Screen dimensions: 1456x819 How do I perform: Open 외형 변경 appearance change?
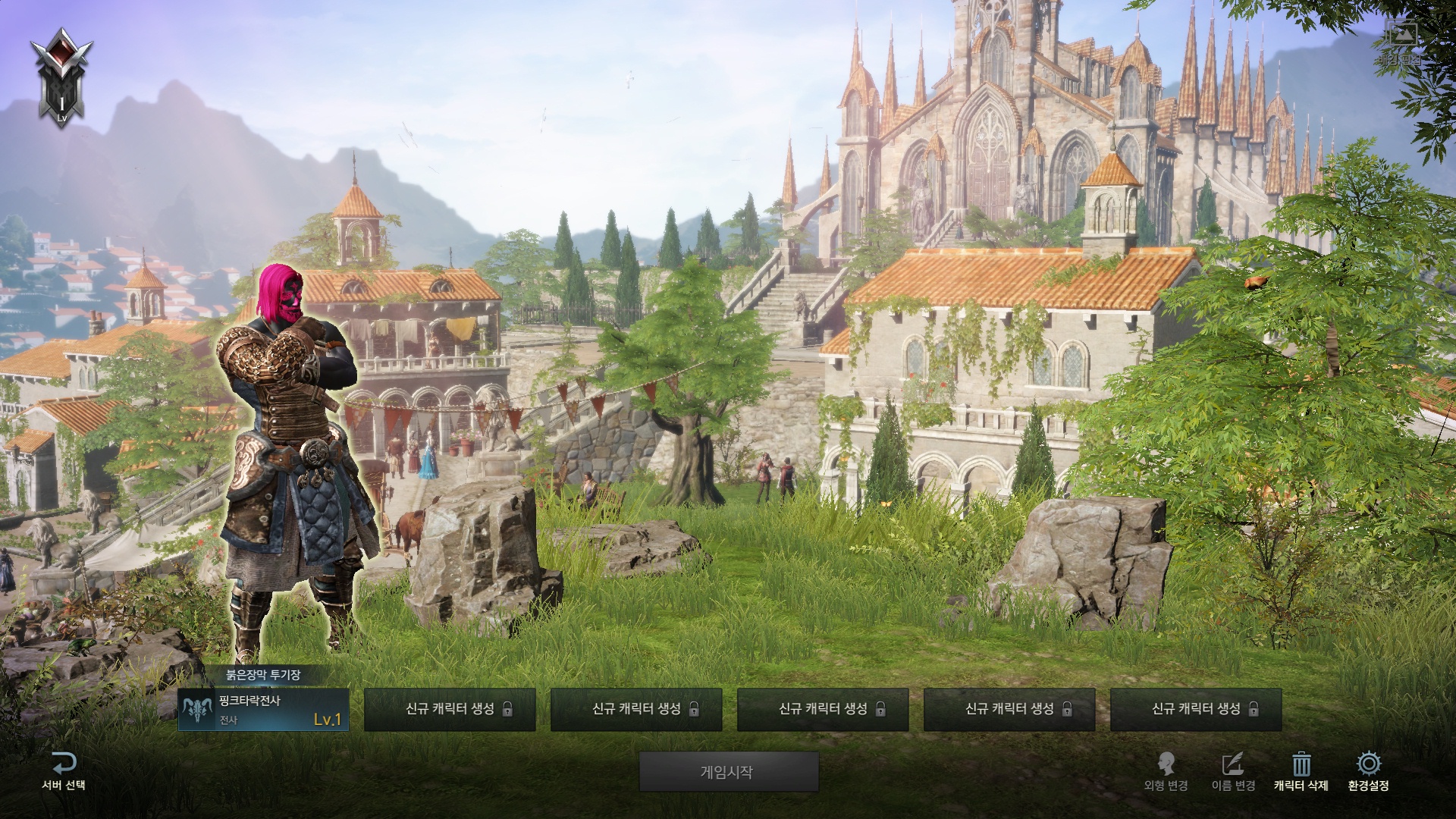tap(1166, 771)
